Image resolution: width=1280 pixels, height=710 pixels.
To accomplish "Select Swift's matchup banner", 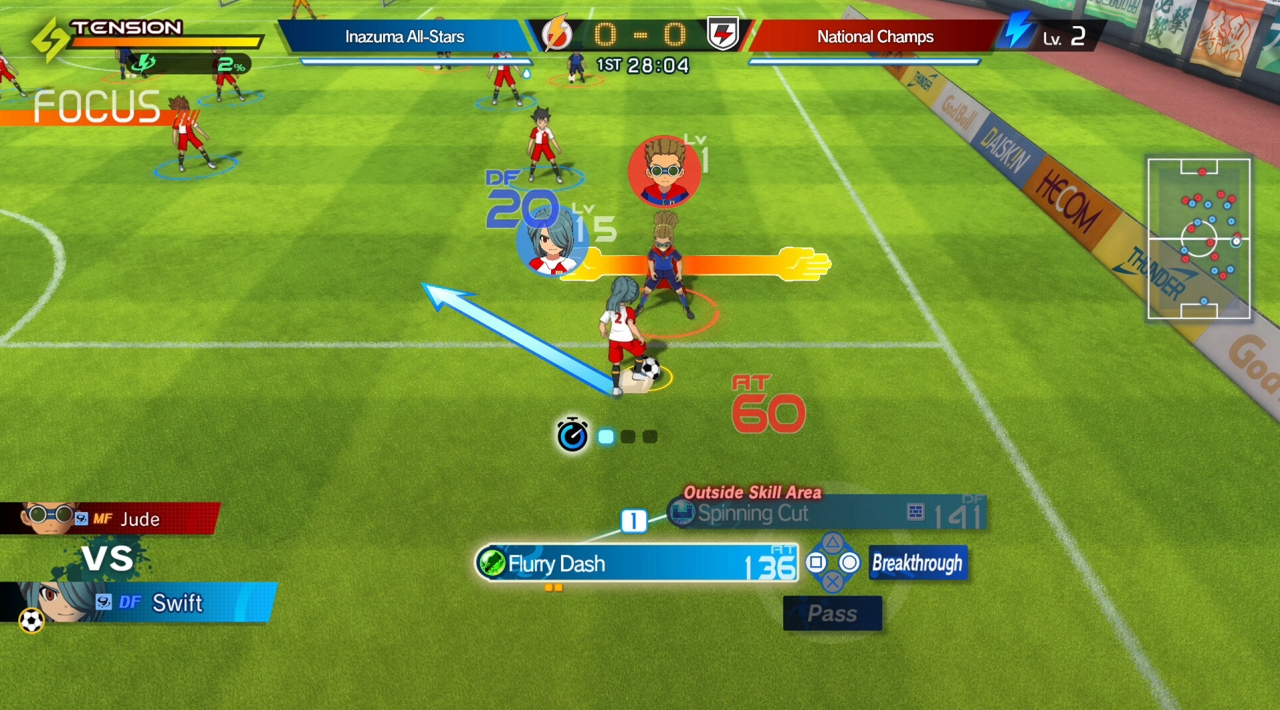I will [140, 602].
